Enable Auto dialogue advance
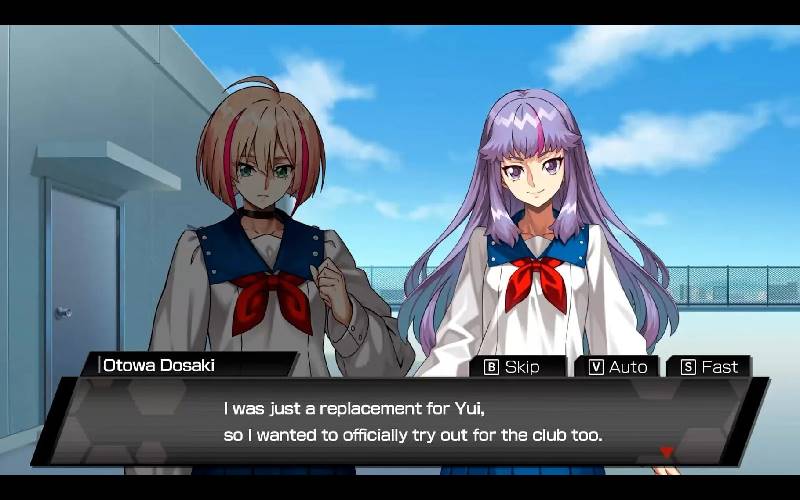The image size is (800, 500). 618,367
